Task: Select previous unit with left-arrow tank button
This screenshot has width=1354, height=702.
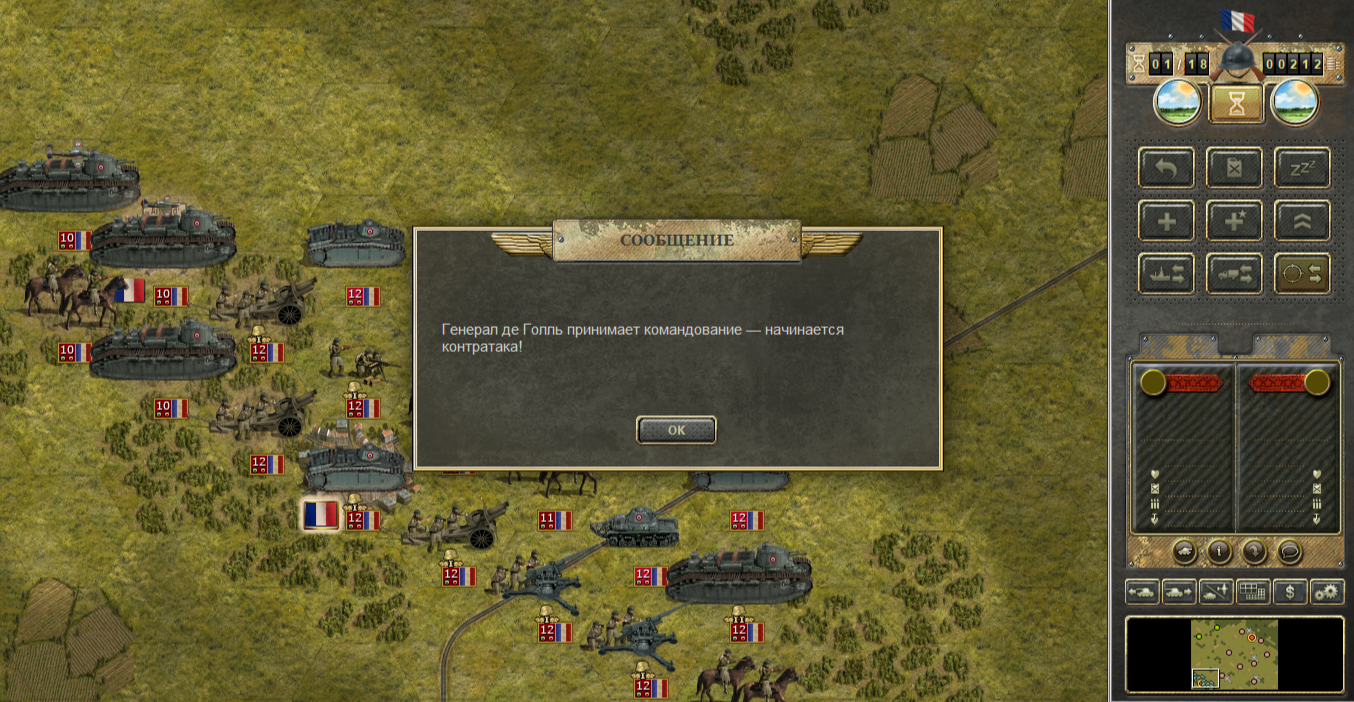Action: [1143, 591]
